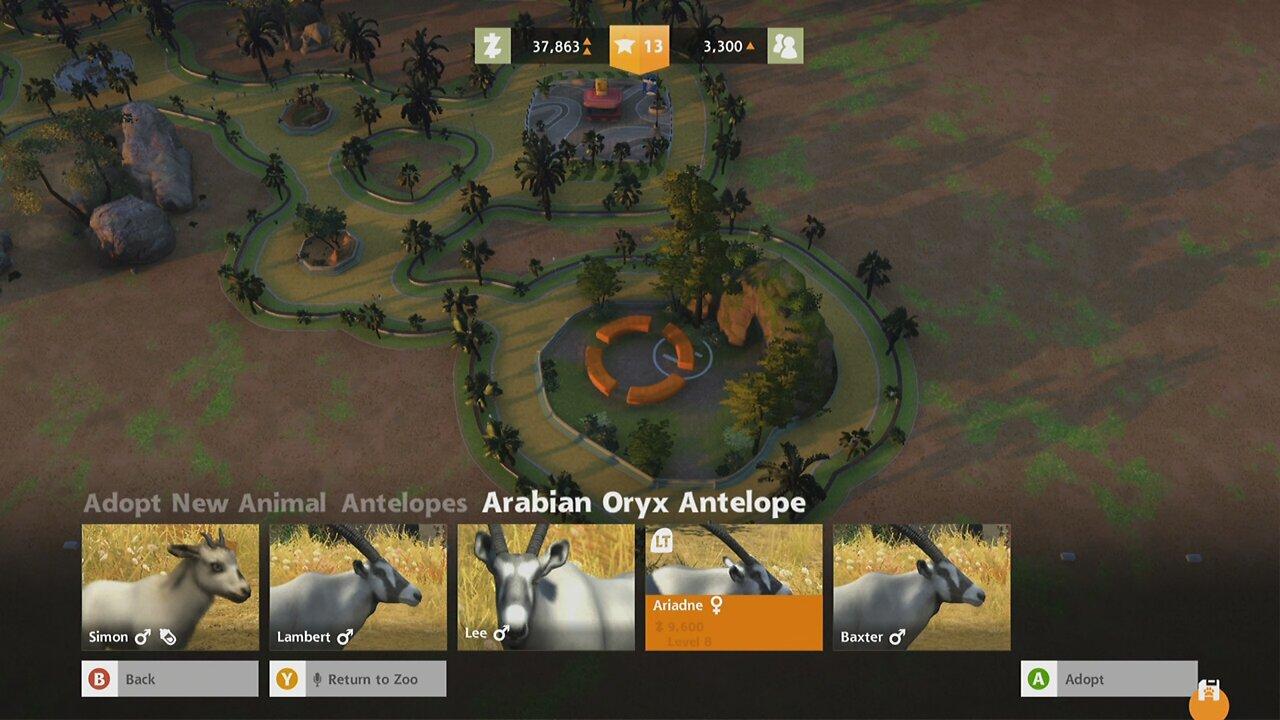Open the Adopt New Animal breadcrumb

pyautogui.click(x=205, y=503)
